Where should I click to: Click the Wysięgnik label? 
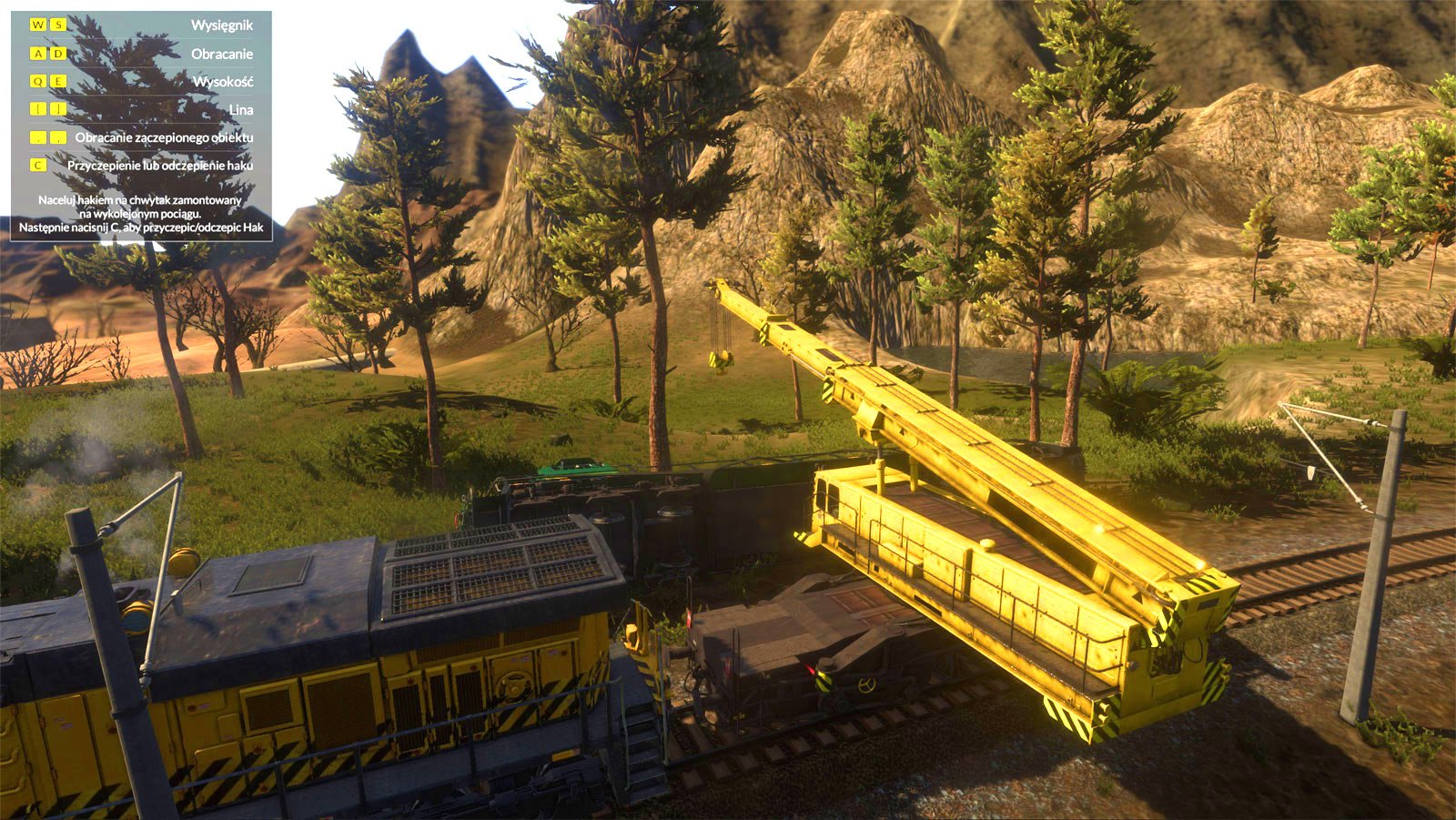point(222,25)
